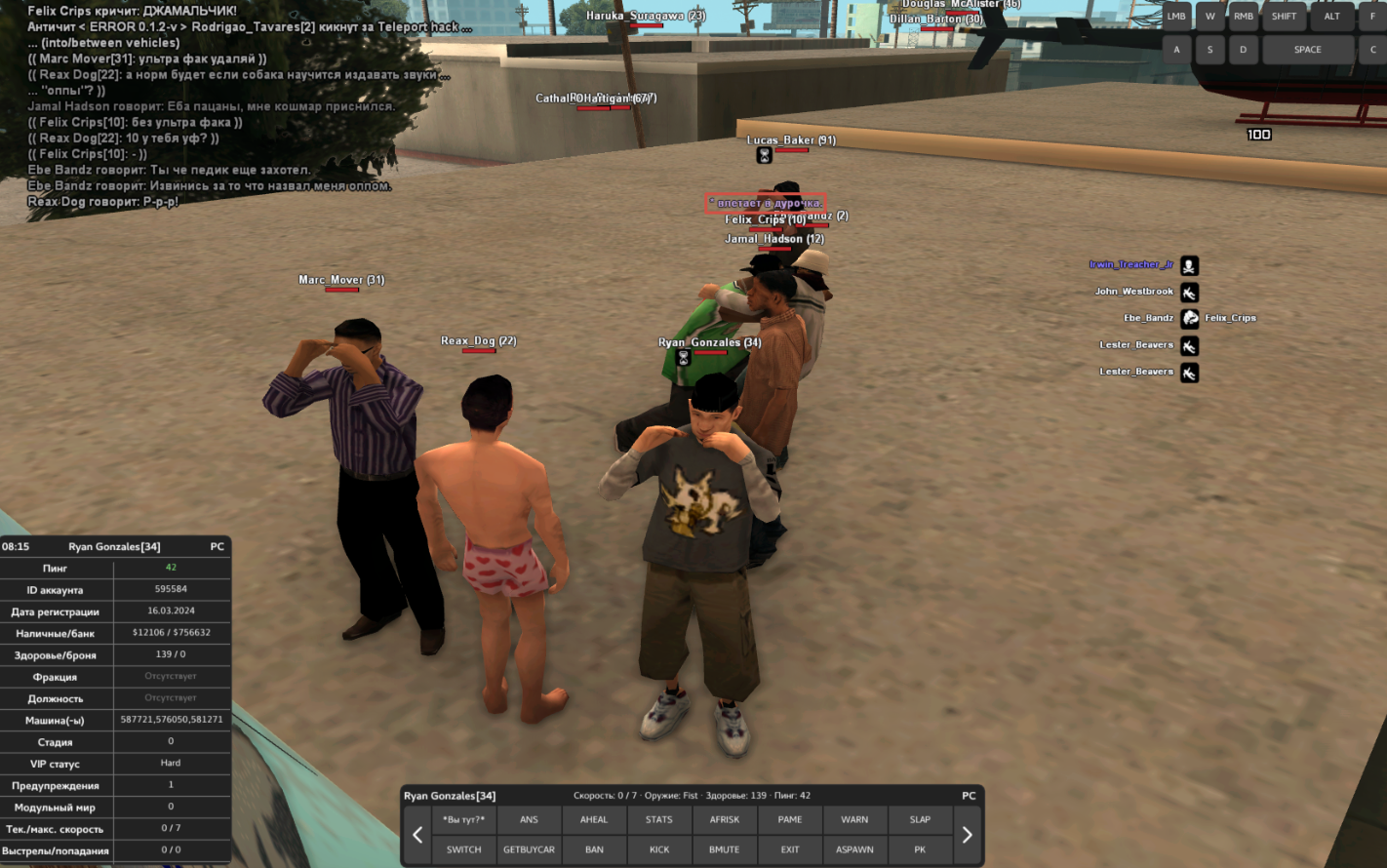This screenshot has height=868, width=1387.
Task: Select the ANS action
Action: [x=529, y=820]
